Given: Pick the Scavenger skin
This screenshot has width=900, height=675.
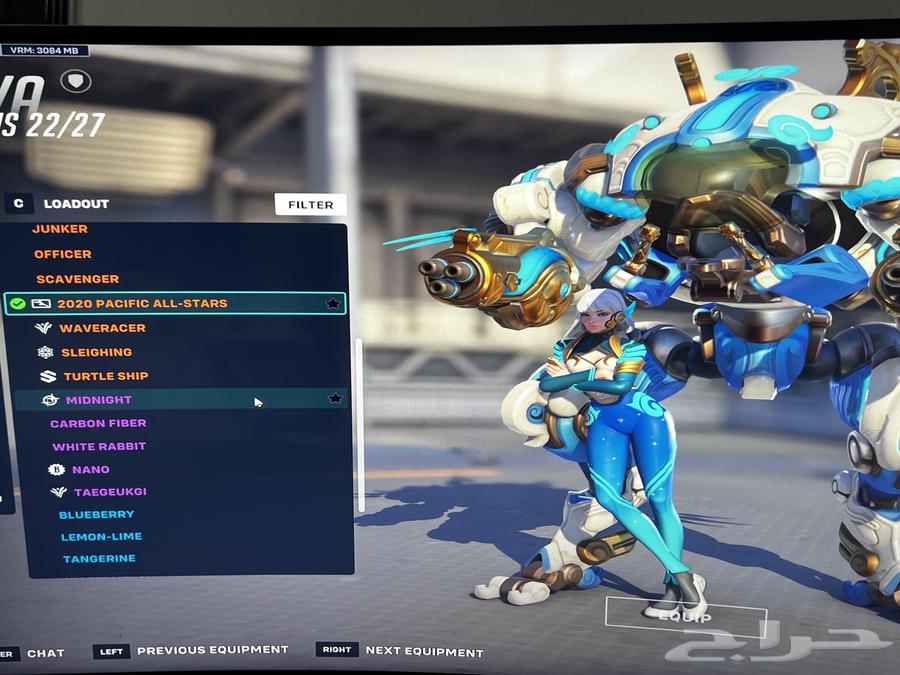Looking at the screenshot, I should pyautogui.click(x=78, y=279).
